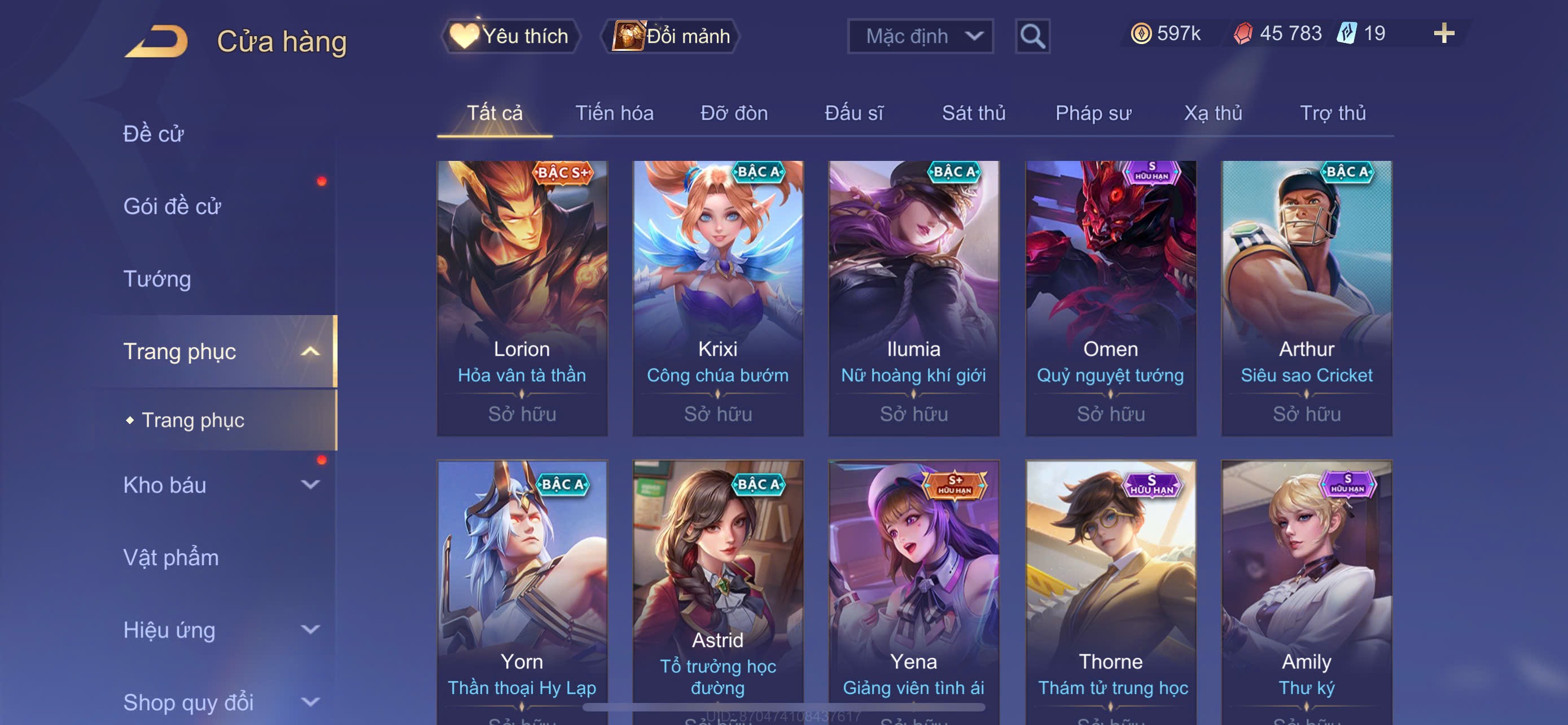
Task: Add currency with the plus button
Action: [1443, 33]
